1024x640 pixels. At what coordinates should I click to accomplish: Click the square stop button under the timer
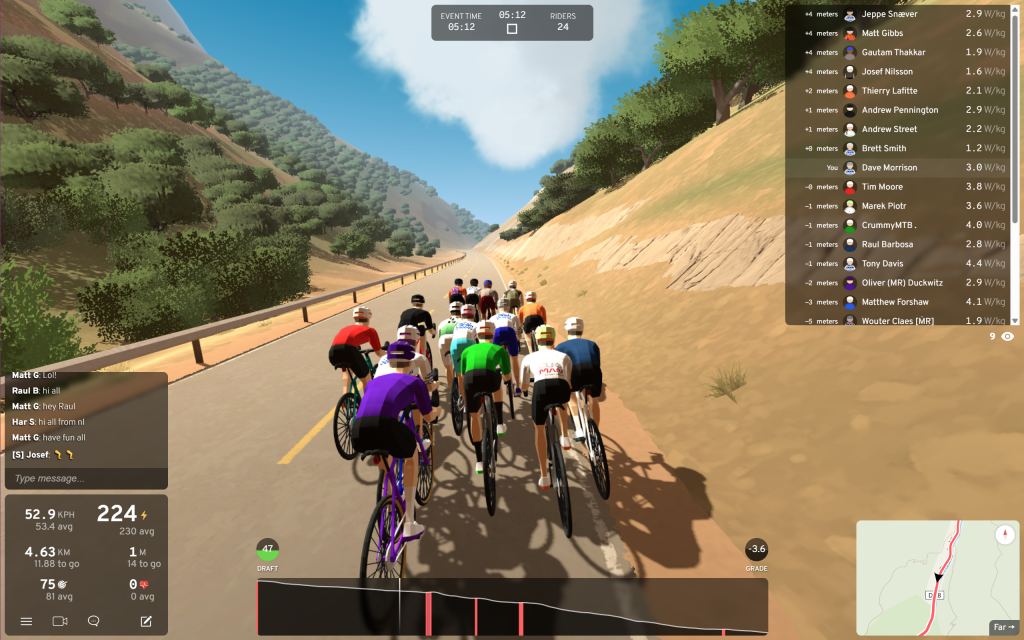[x=512, y=29]
